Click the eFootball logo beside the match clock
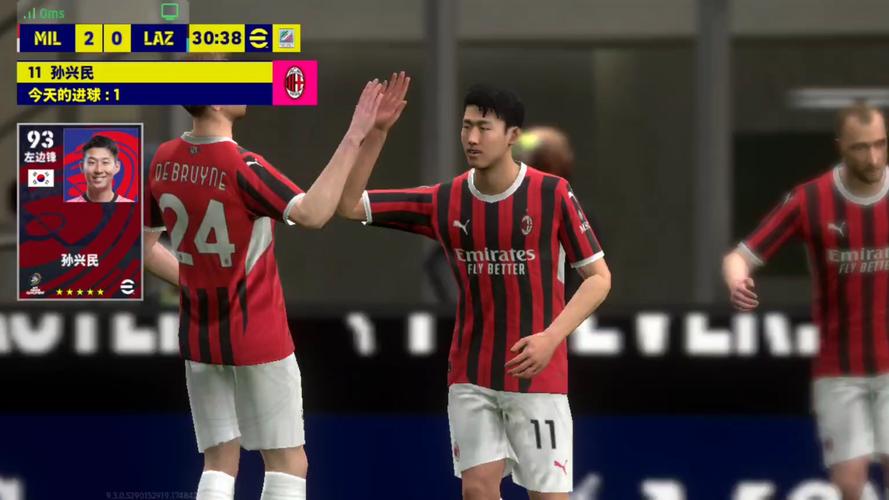This screenshot has width=889, height=500. pyautogui.click(x=259, y=38)
